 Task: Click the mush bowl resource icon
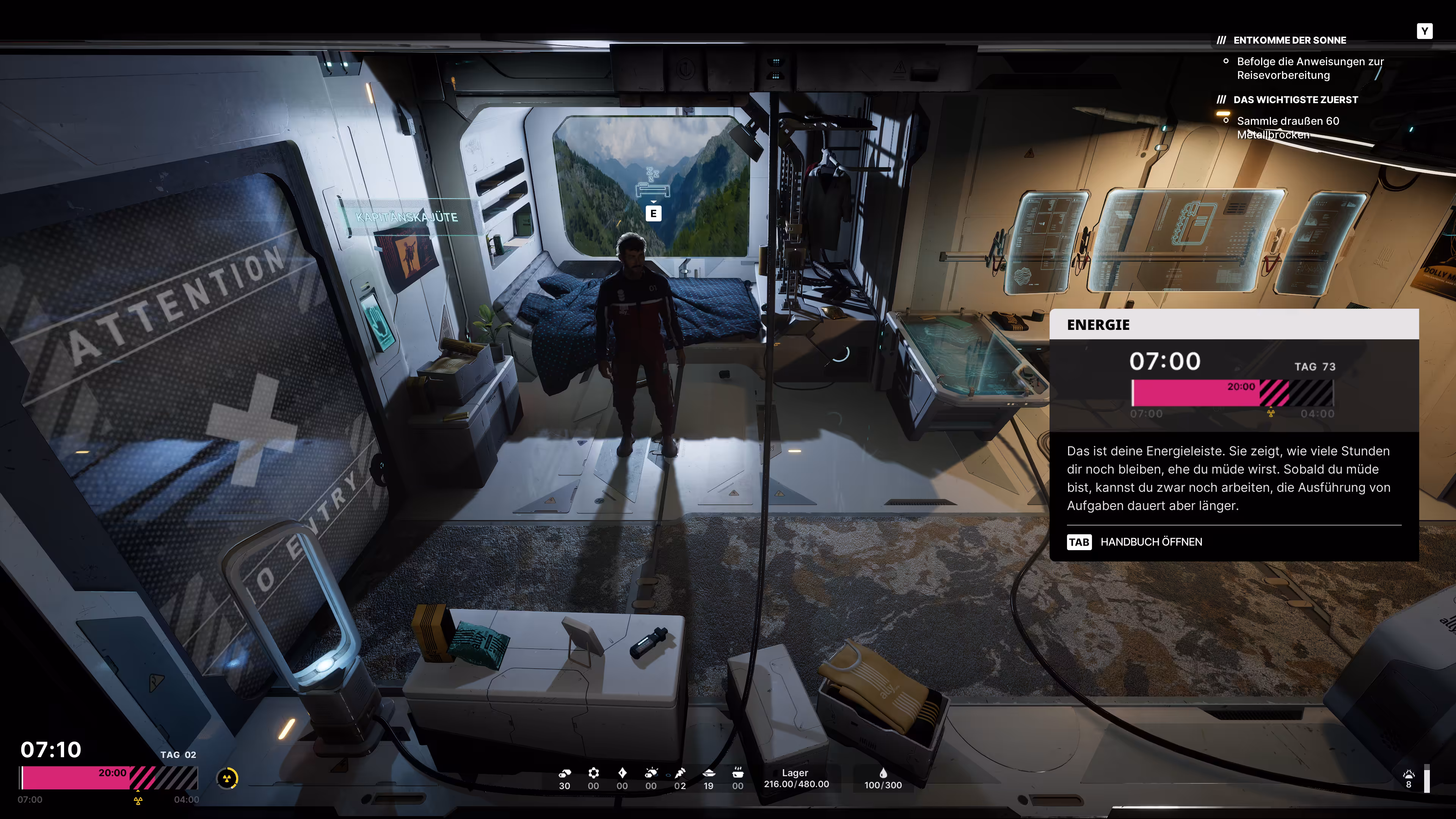pos(709,773)
